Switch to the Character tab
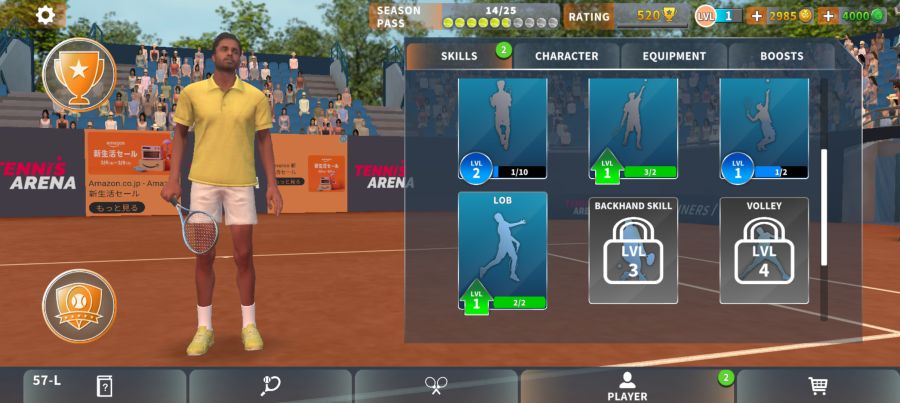 (566, 56)
